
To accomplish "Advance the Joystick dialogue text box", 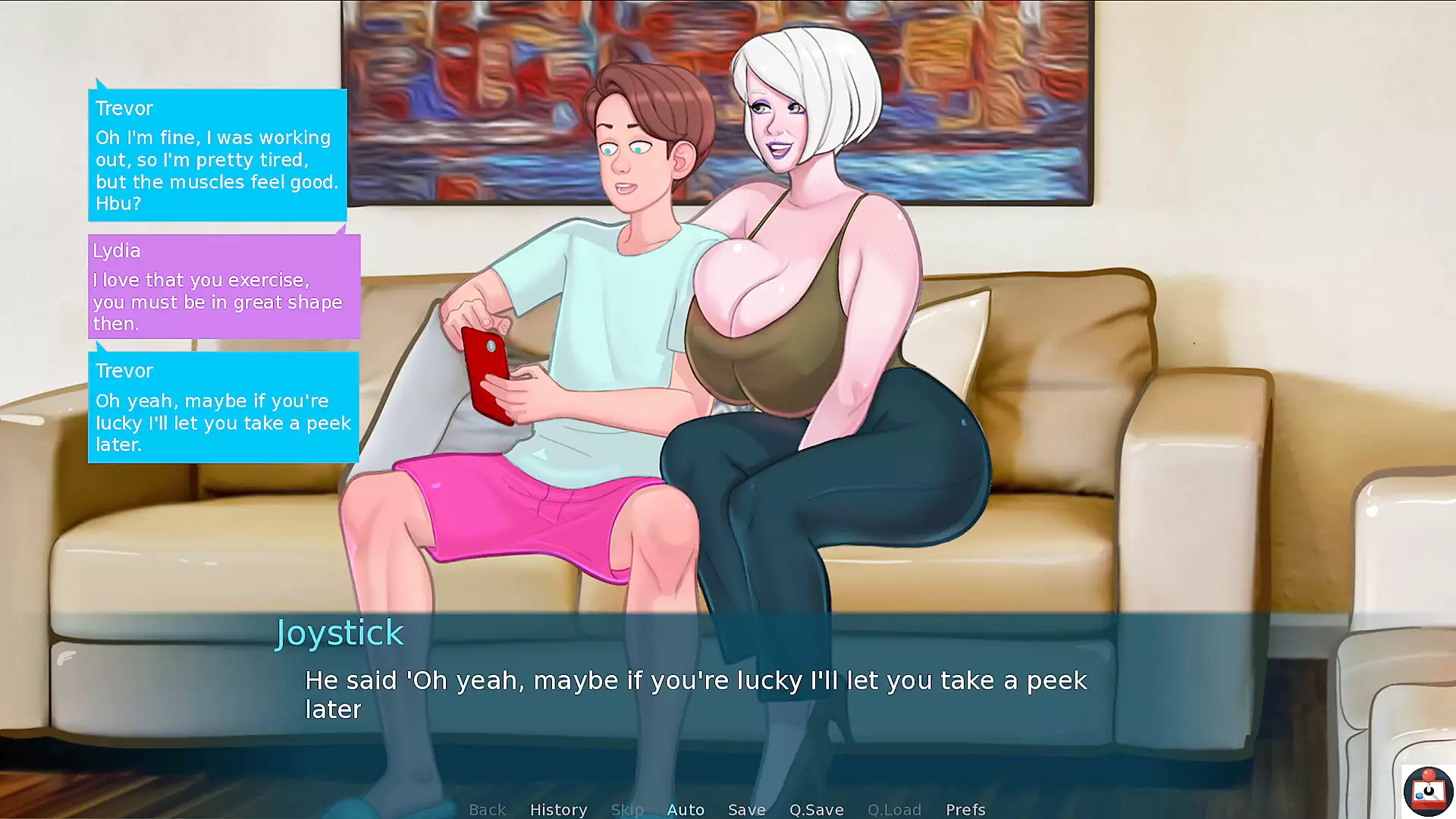I will point(696,694).
